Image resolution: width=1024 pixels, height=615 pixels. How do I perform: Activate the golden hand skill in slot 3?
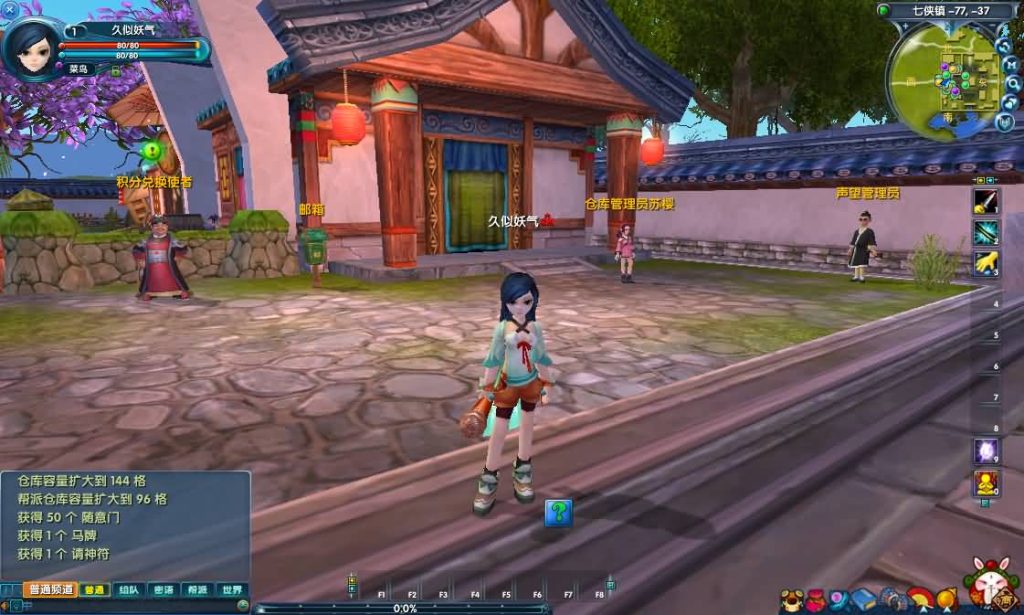(985, 263)
